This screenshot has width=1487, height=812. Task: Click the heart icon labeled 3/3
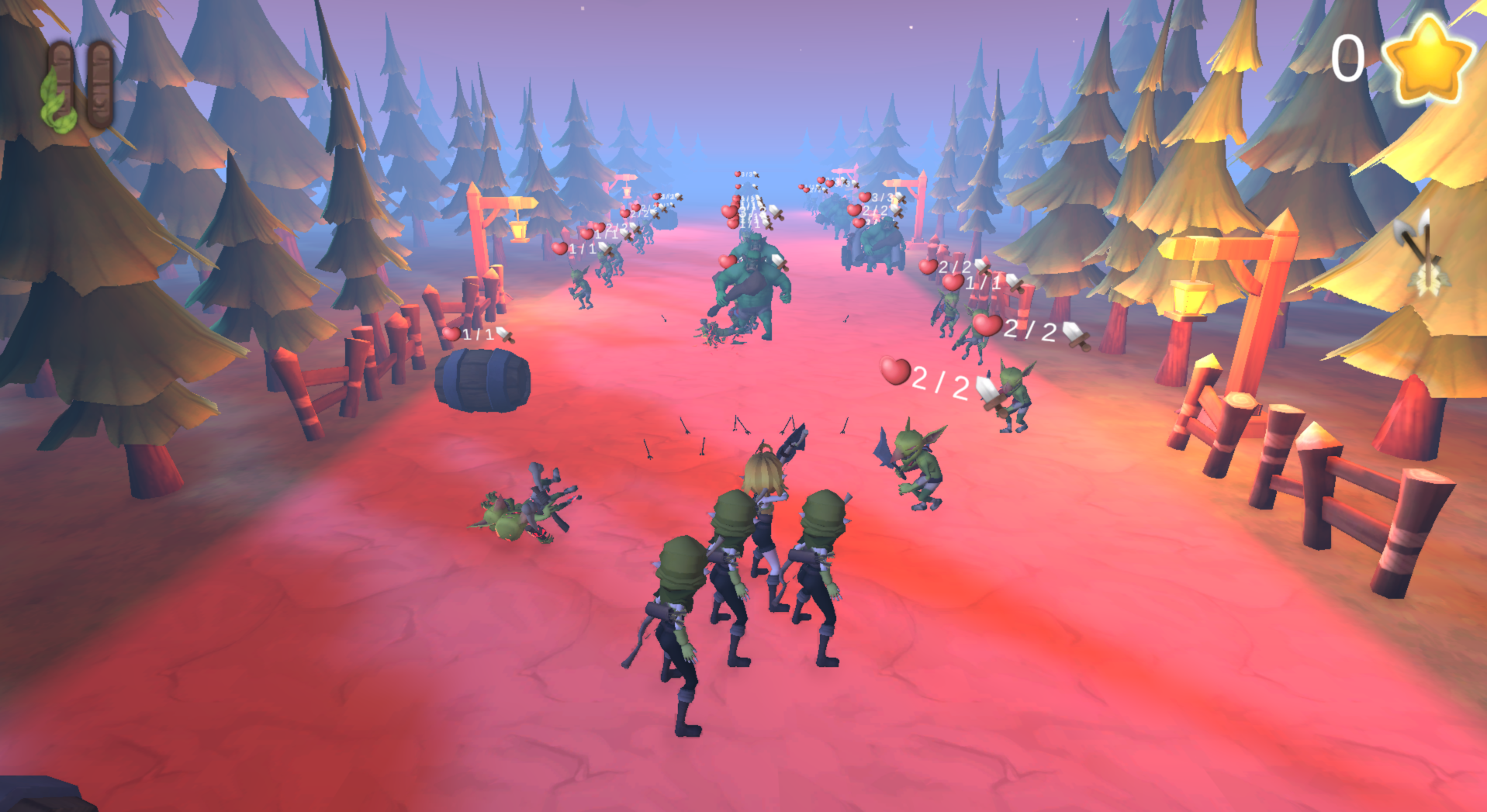(x=863, y=198)
